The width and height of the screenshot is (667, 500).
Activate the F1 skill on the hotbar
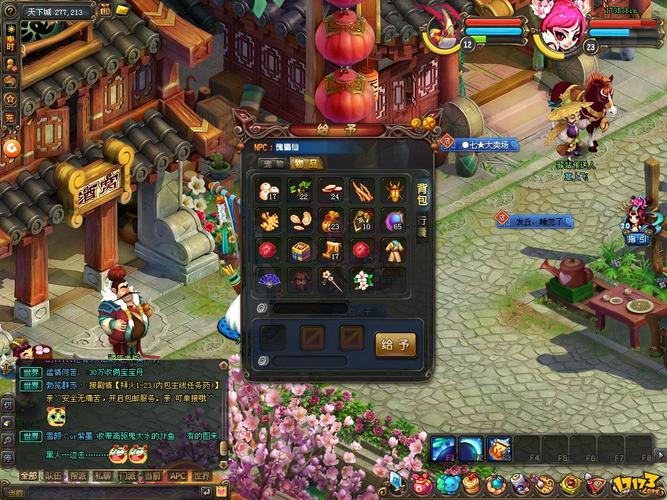click(444, 449)
